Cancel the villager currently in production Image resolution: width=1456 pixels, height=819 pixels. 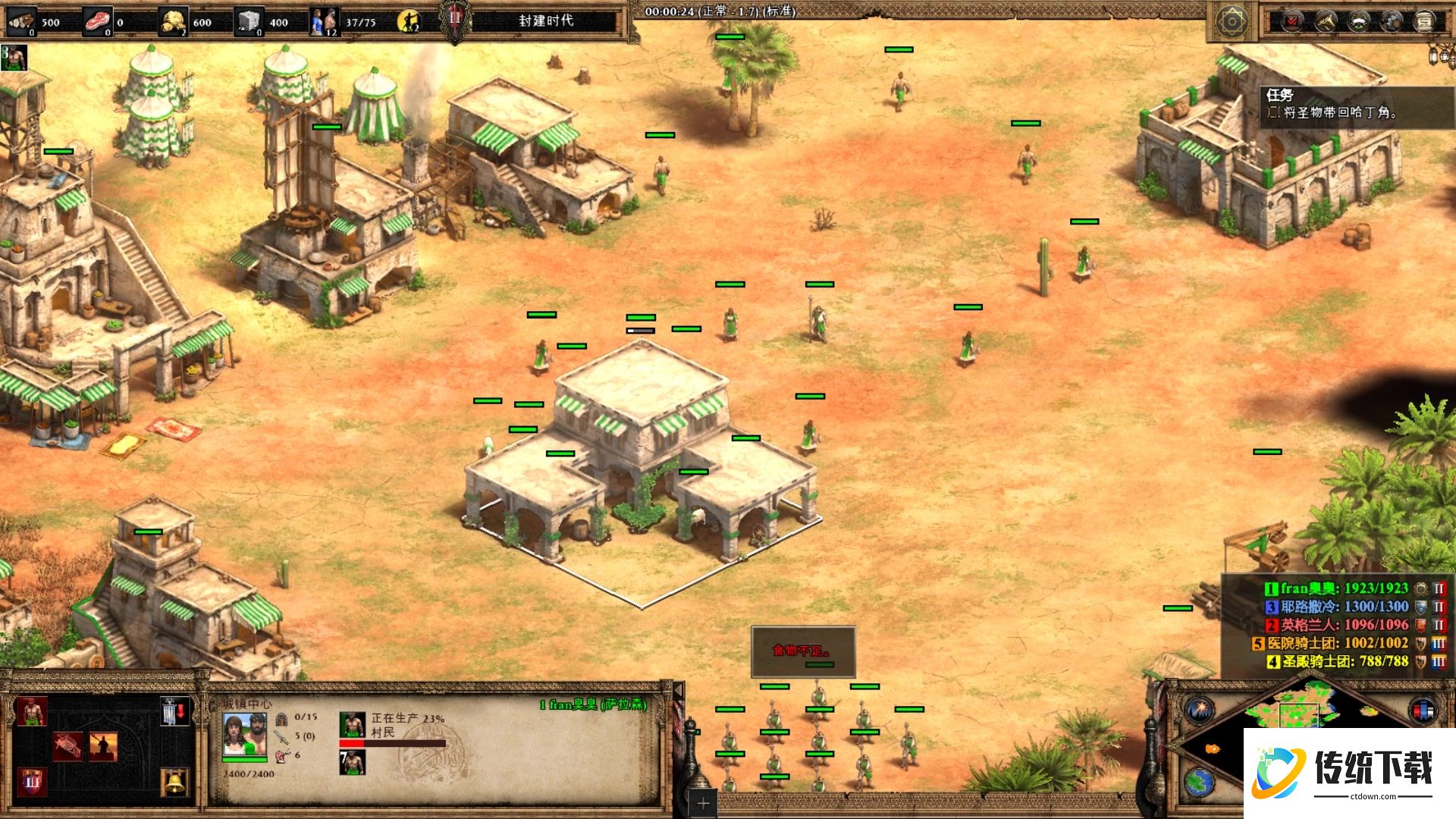[x=352, y=725]
